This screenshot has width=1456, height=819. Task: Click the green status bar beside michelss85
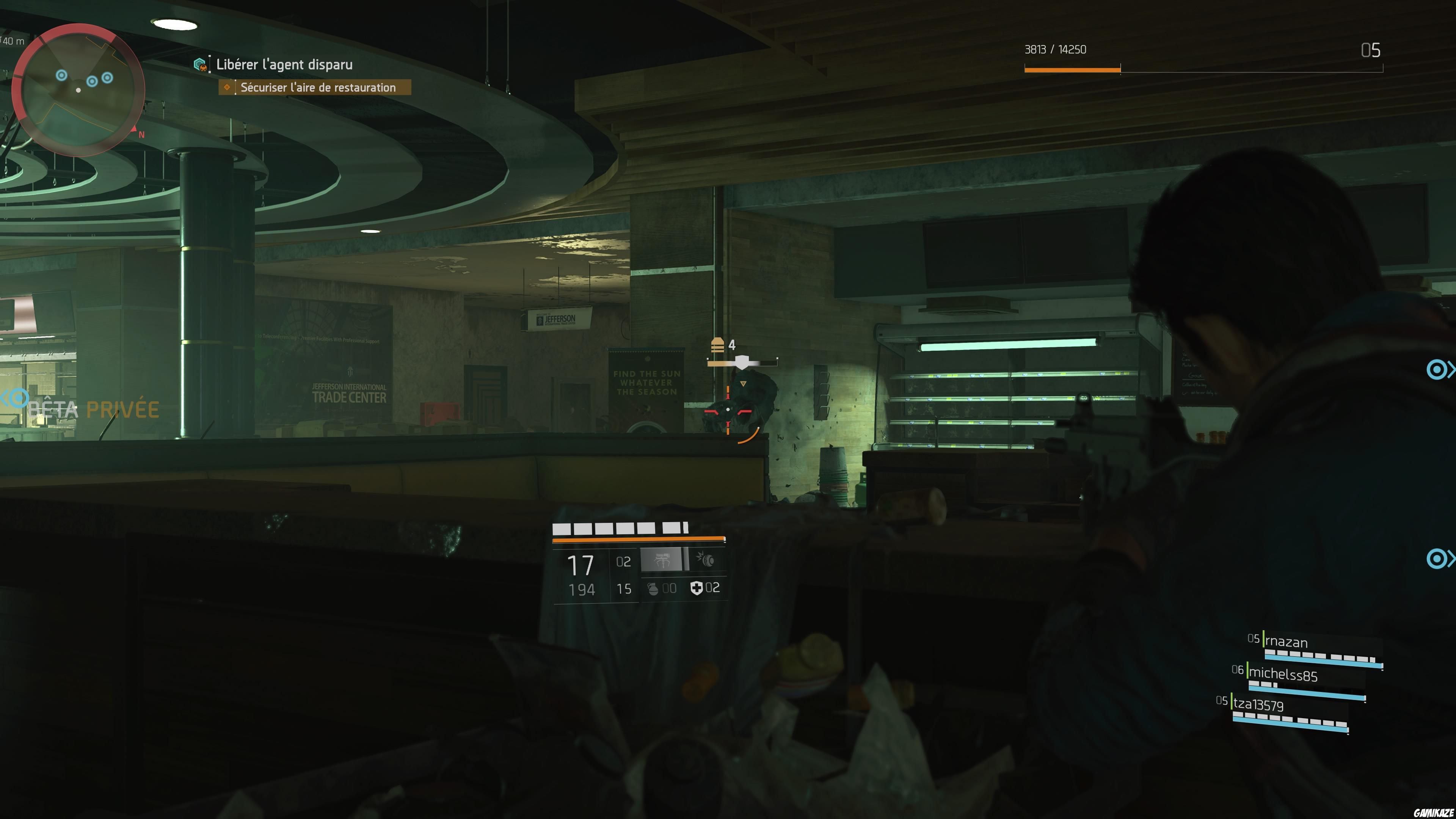click(1248, 672)
